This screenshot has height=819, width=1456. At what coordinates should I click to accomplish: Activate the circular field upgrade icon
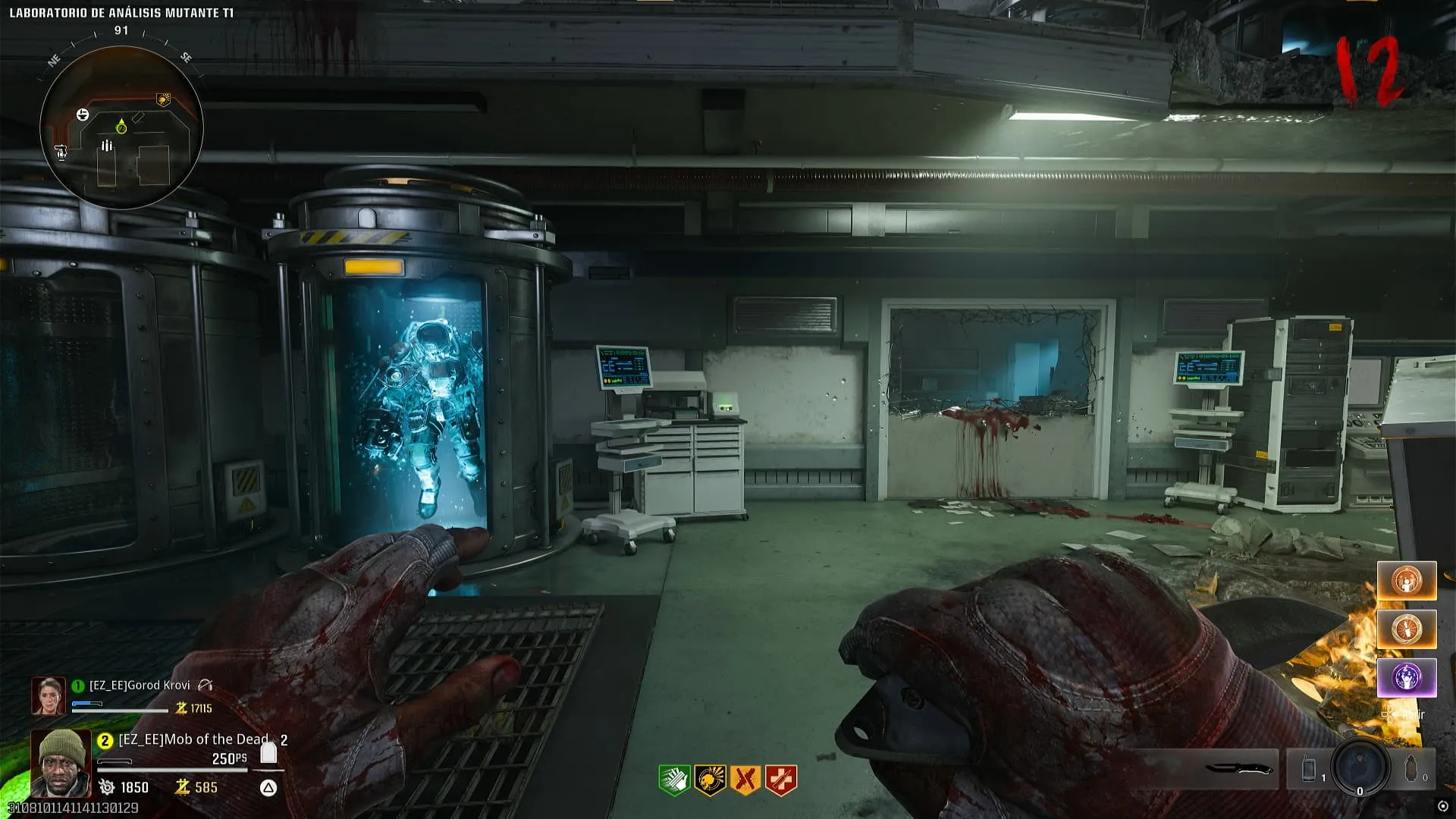point(1360,766)
